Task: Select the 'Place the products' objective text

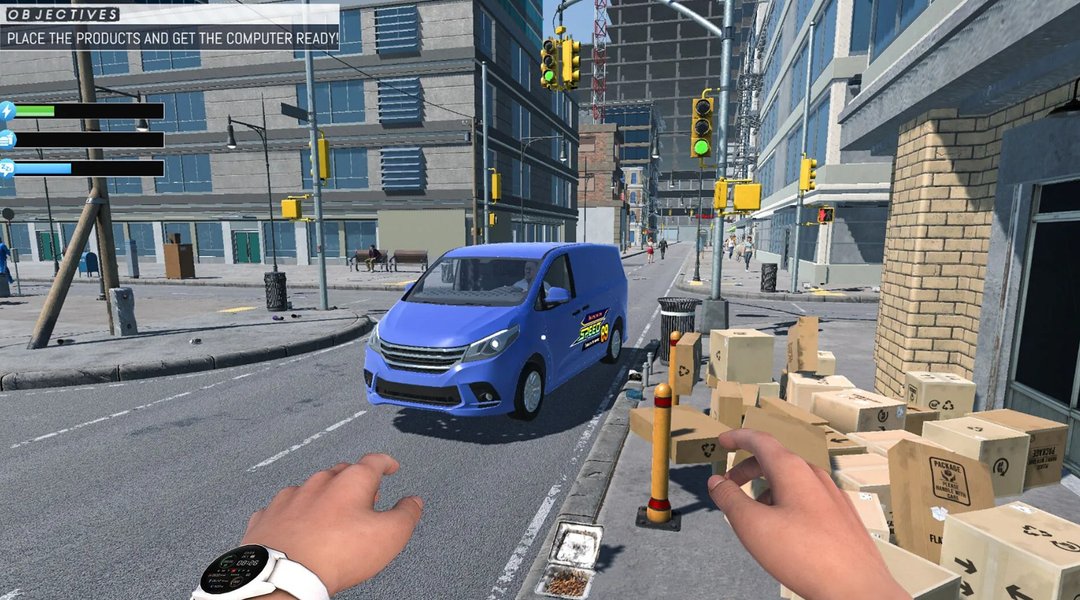Action: coord(170,40)
